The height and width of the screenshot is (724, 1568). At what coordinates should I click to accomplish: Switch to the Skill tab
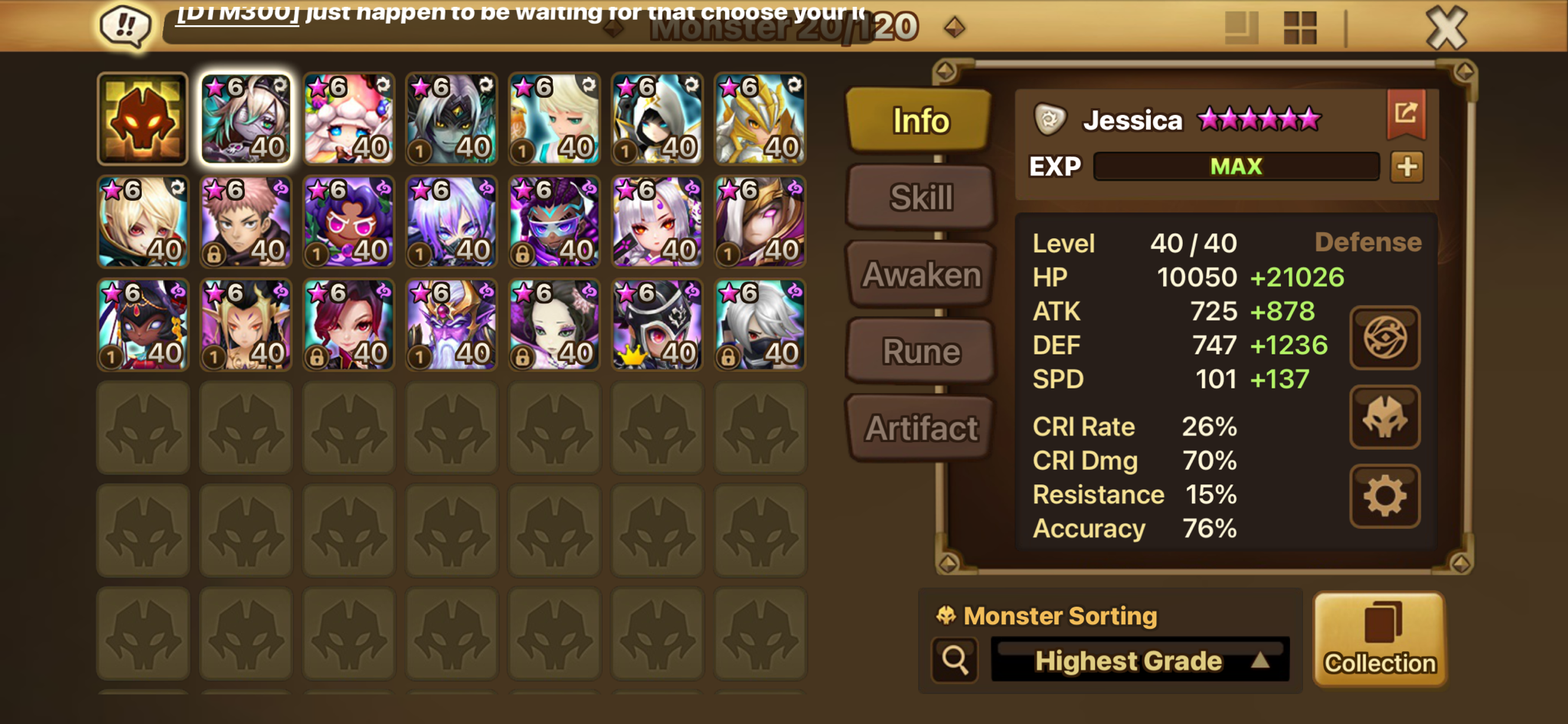921,198
